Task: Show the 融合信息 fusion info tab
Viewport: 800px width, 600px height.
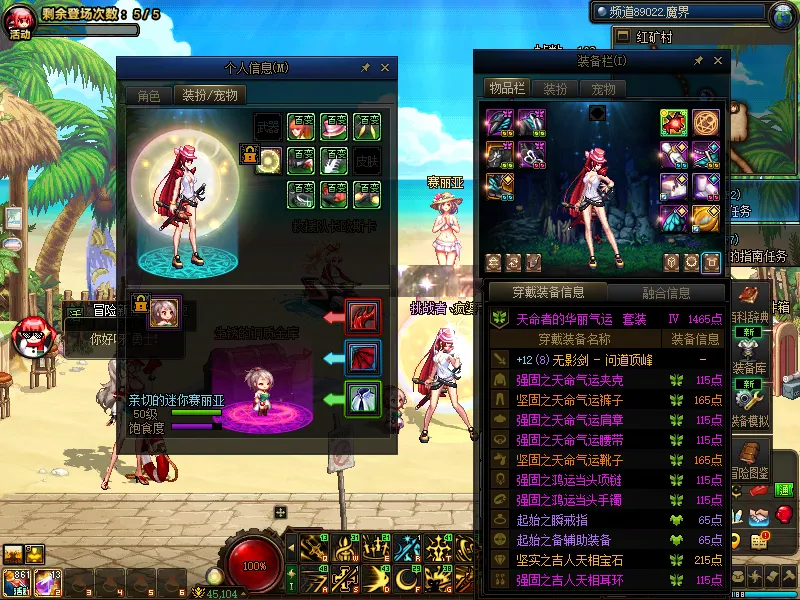Action: tap(664, 293)
